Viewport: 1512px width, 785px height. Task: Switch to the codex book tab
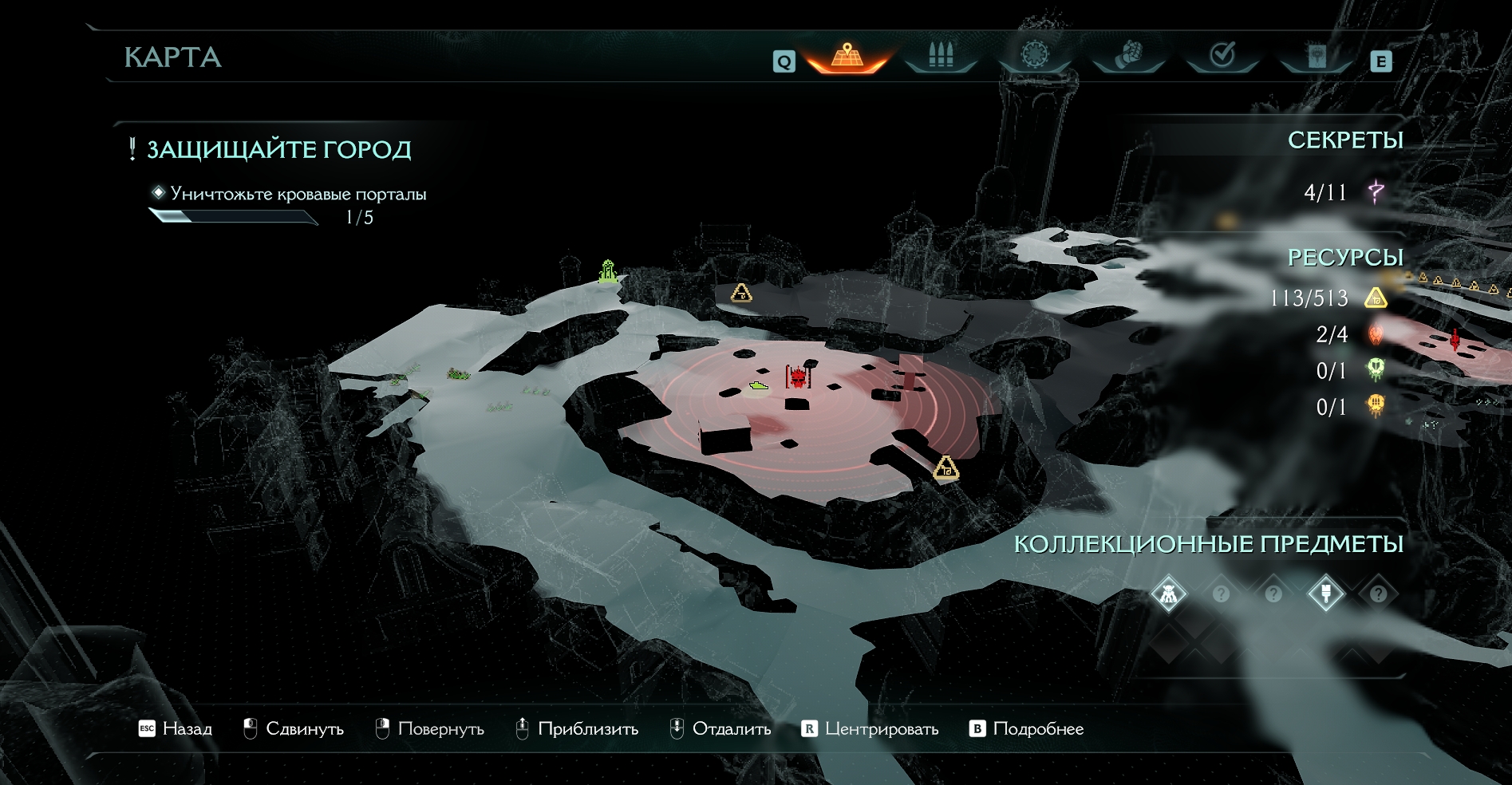coord(1317,56)
